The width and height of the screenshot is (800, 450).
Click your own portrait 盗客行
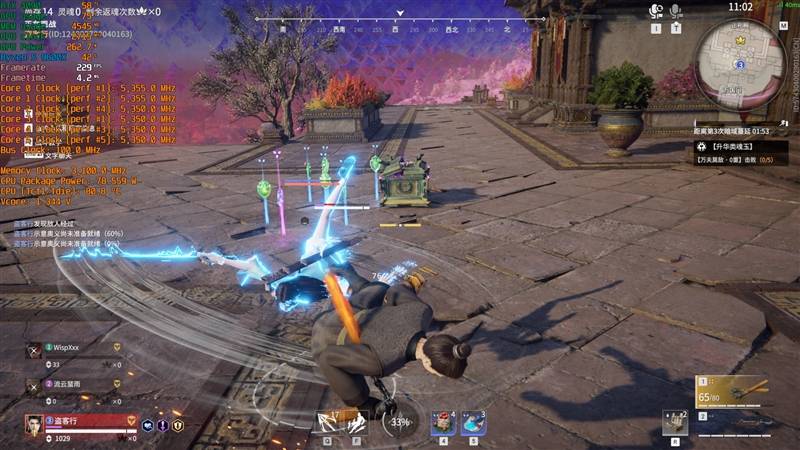click(x=34, y=425)
